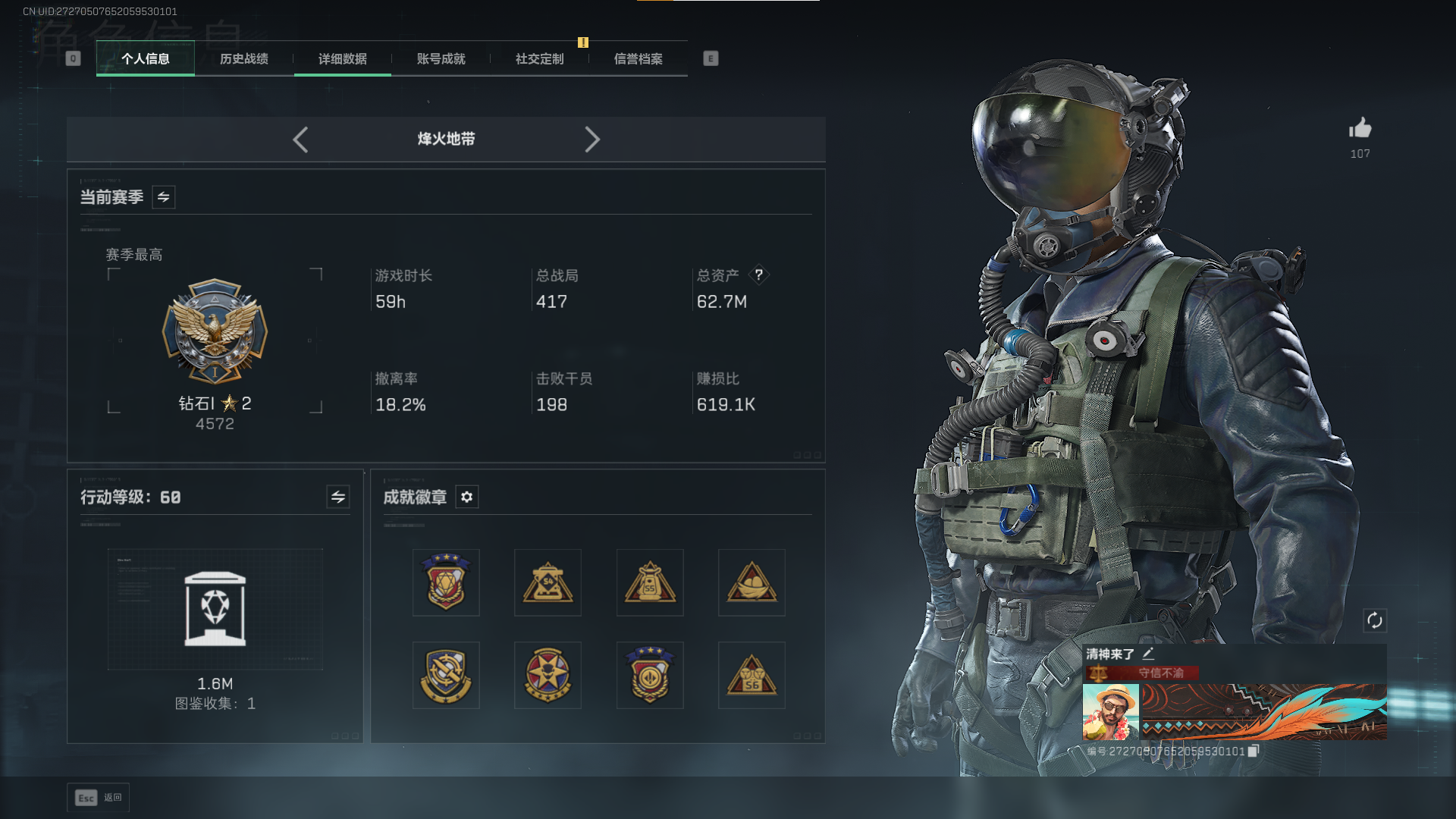1456x819 pixels.
Task: Open the 社交定制 tab
Action: point(540,59)
